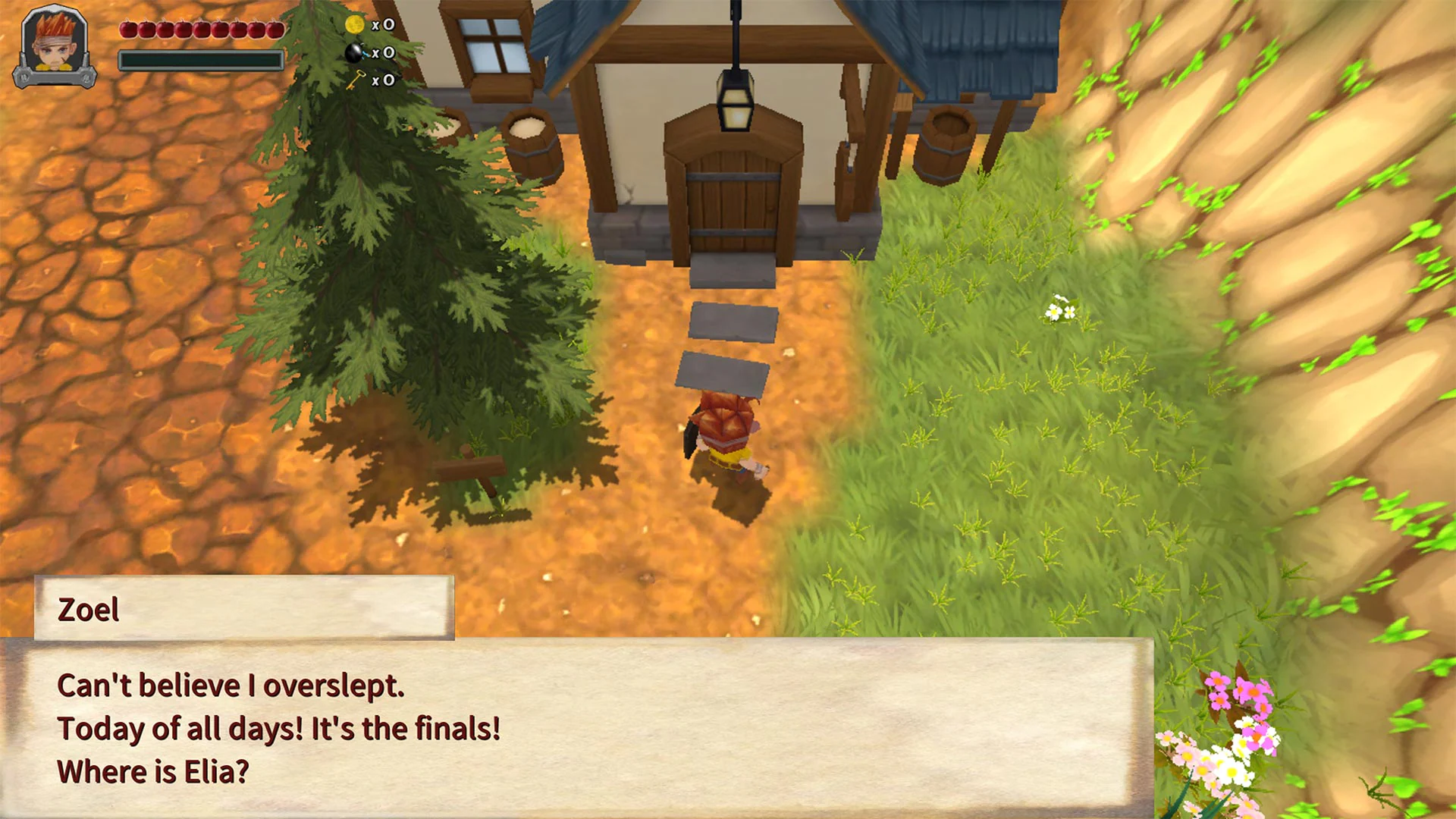Select the gold coin icon
This screenshot has width=1456, height=819.
click(354, 24)
